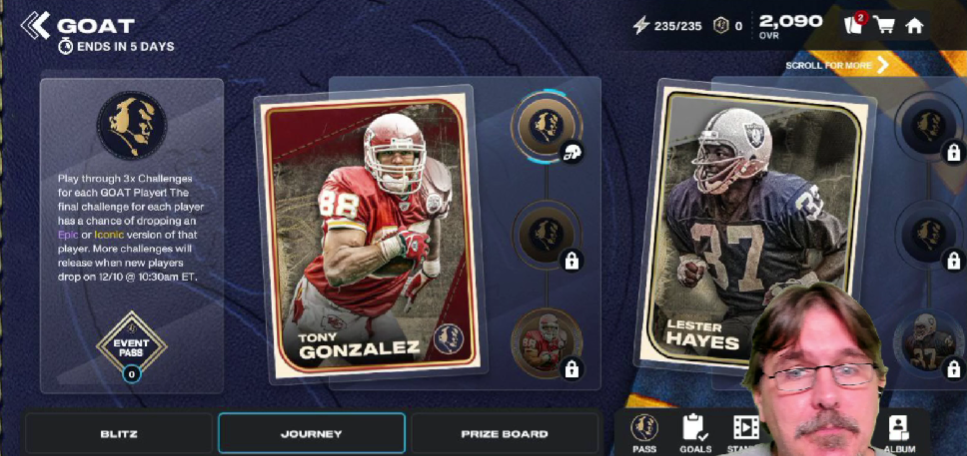Select the Journey tab
The height and width of the screenshot is (456, 967).
311,434
